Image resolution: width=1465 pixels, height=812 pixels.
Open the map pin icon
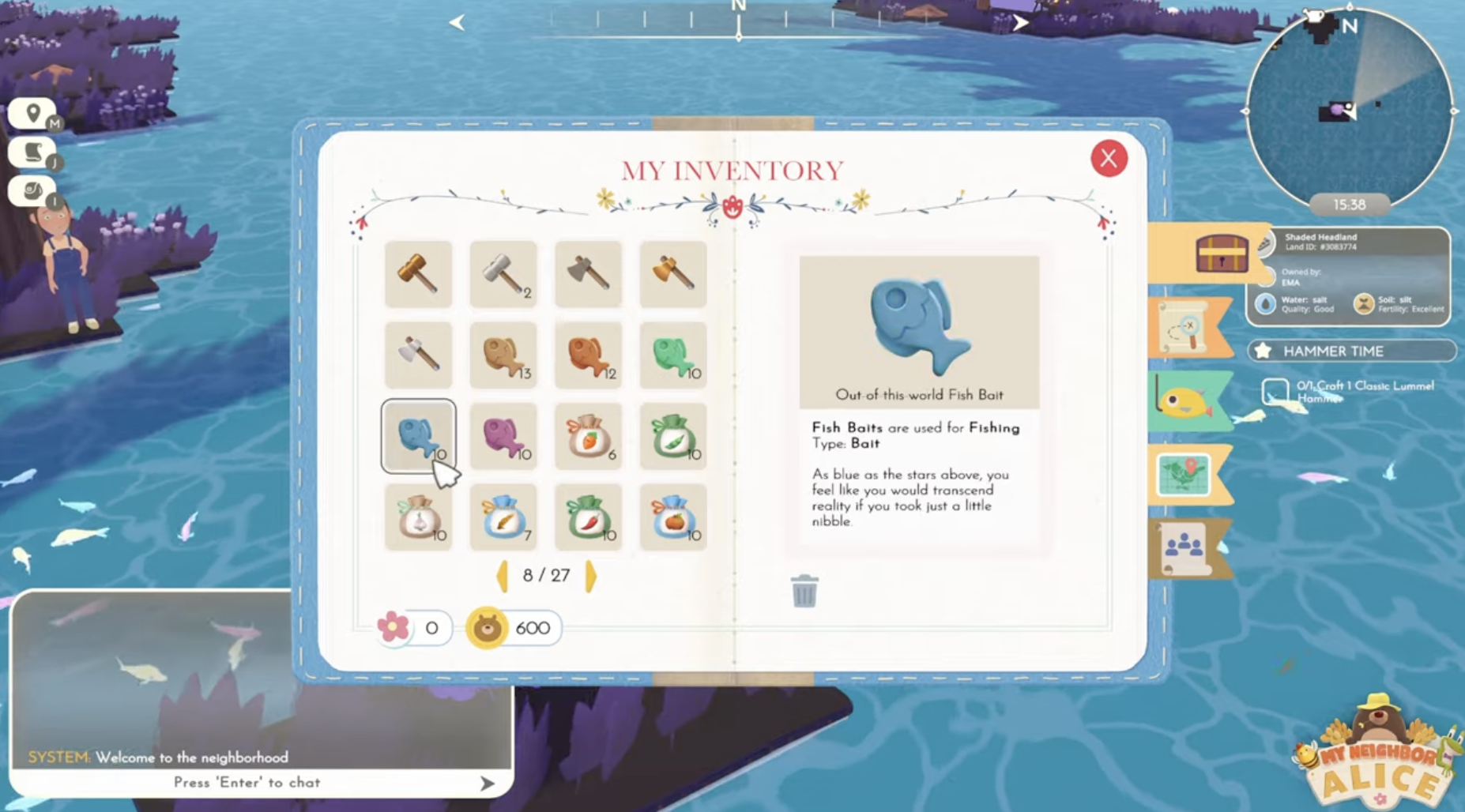pyautogui.click(x=32, y=114)
